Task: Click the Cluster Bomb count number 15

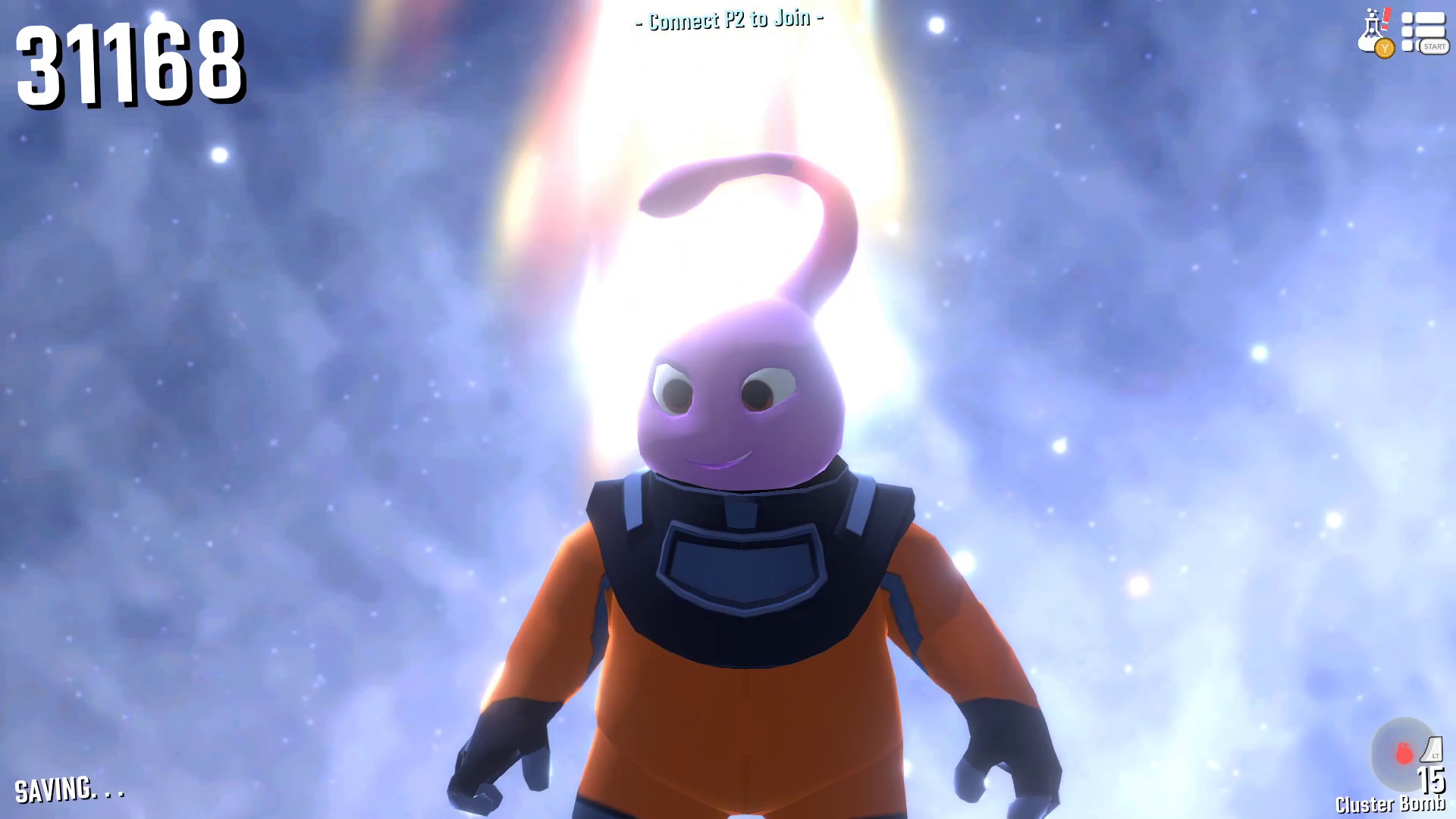Action: click(1432, 780)
